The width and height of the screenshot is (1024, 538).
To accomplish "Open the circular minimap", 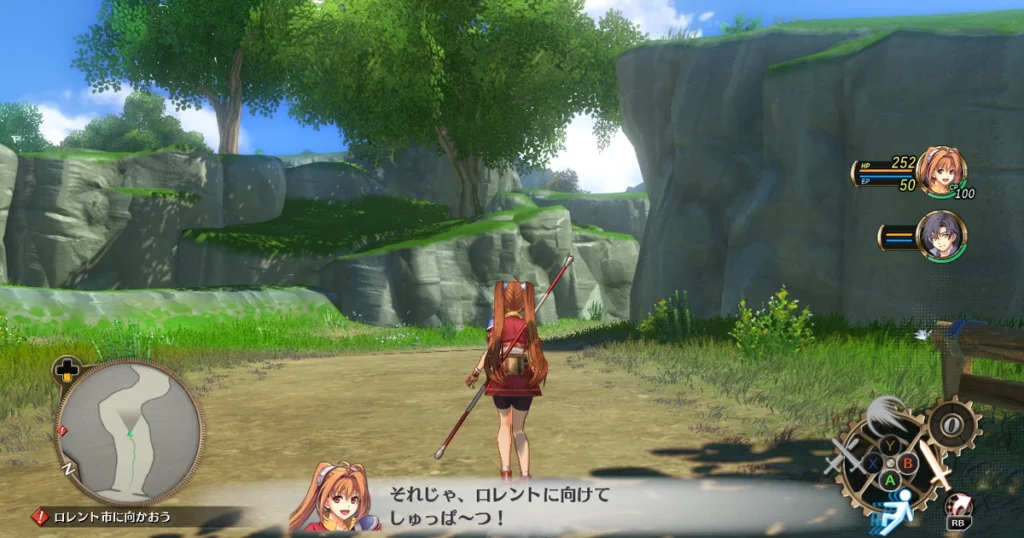I will point(129,432).
